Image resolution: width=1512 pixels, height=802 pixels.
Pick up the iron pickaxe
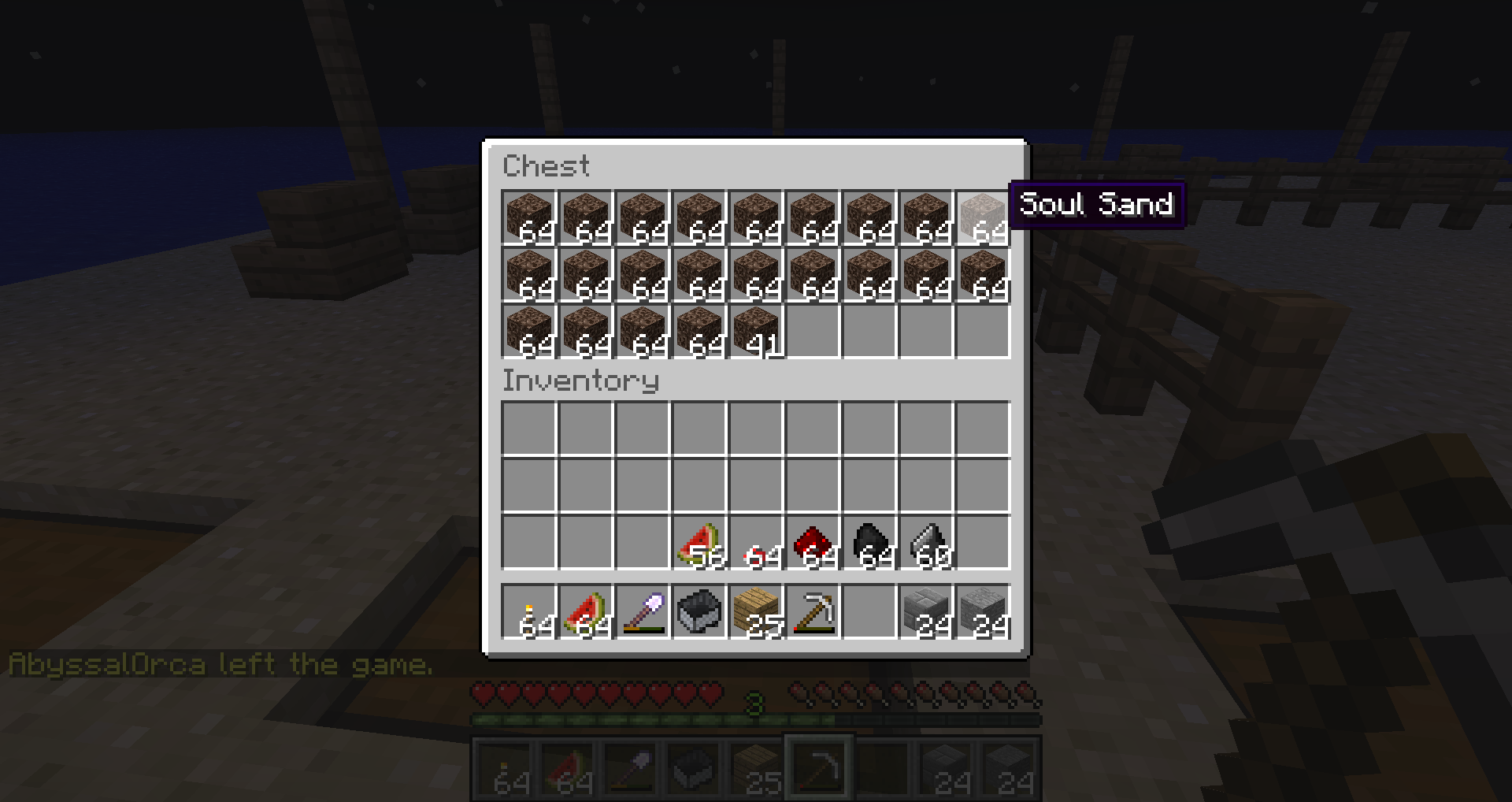tap(813, 612)
